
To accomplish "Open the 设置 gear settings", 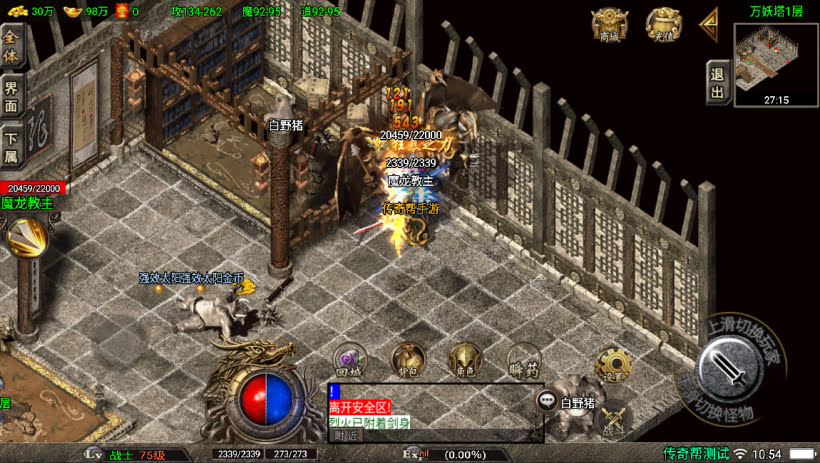I will tap(612, 364).
